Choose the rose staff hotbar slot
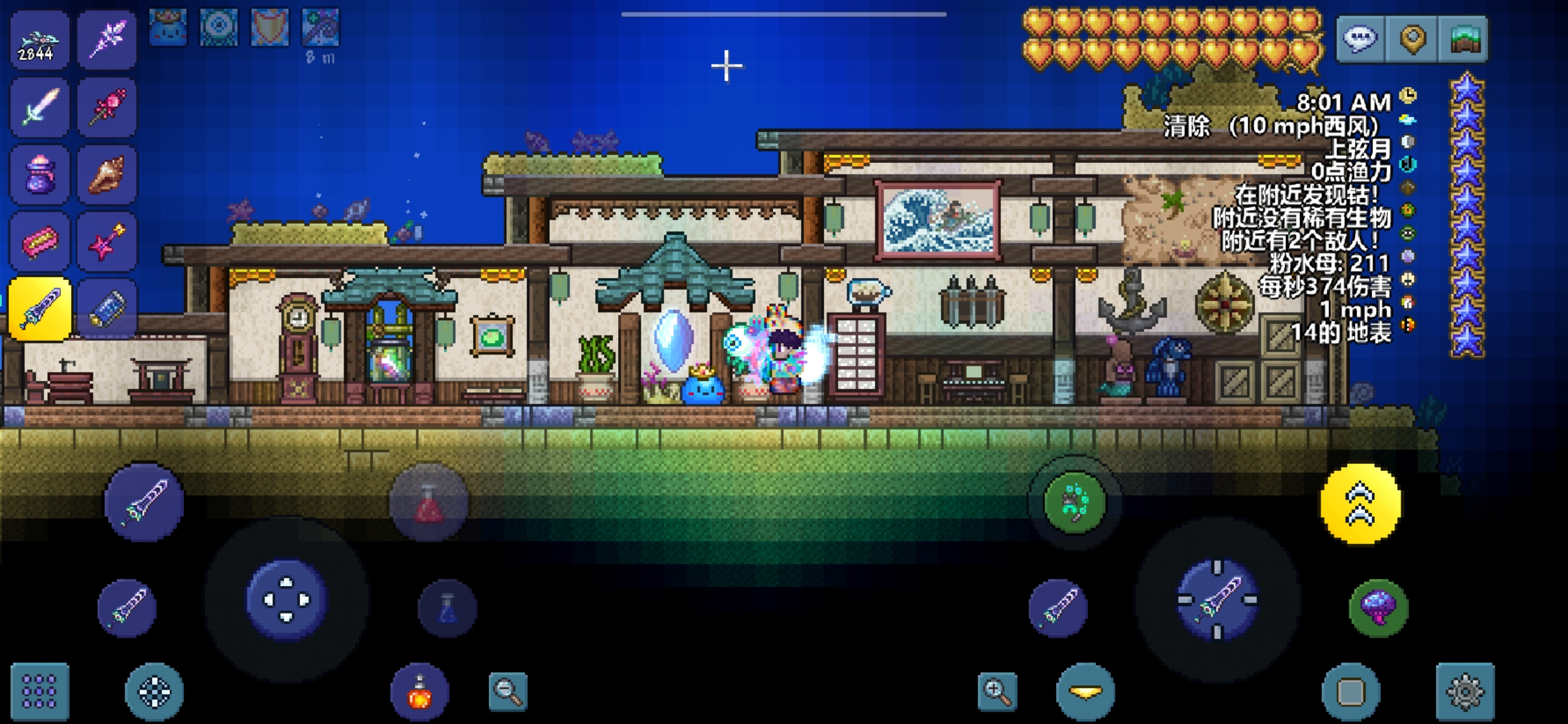The image size is (1568, 724). click(x=106, y=107)
